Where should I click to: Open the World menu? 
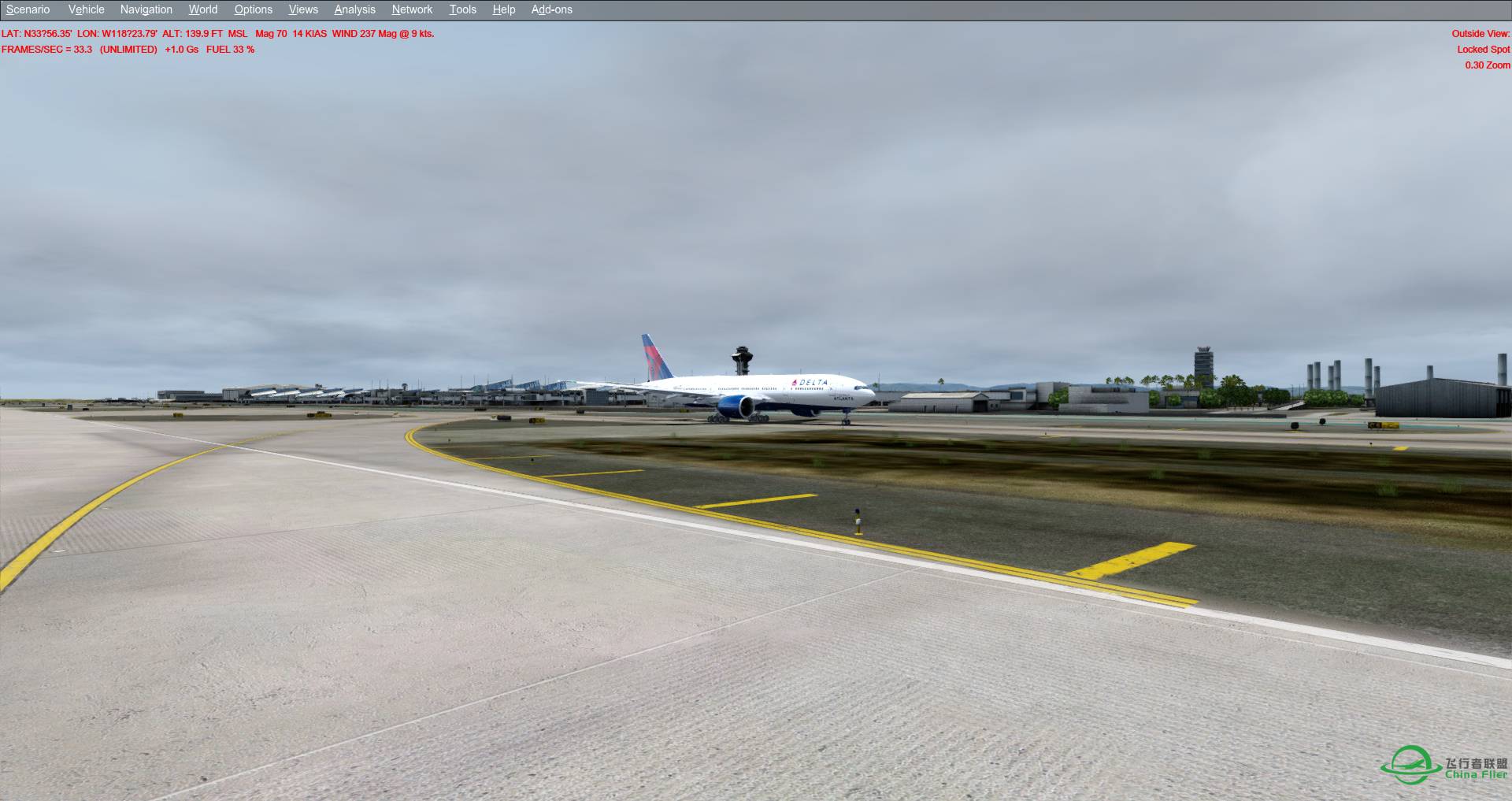(202, 9)
